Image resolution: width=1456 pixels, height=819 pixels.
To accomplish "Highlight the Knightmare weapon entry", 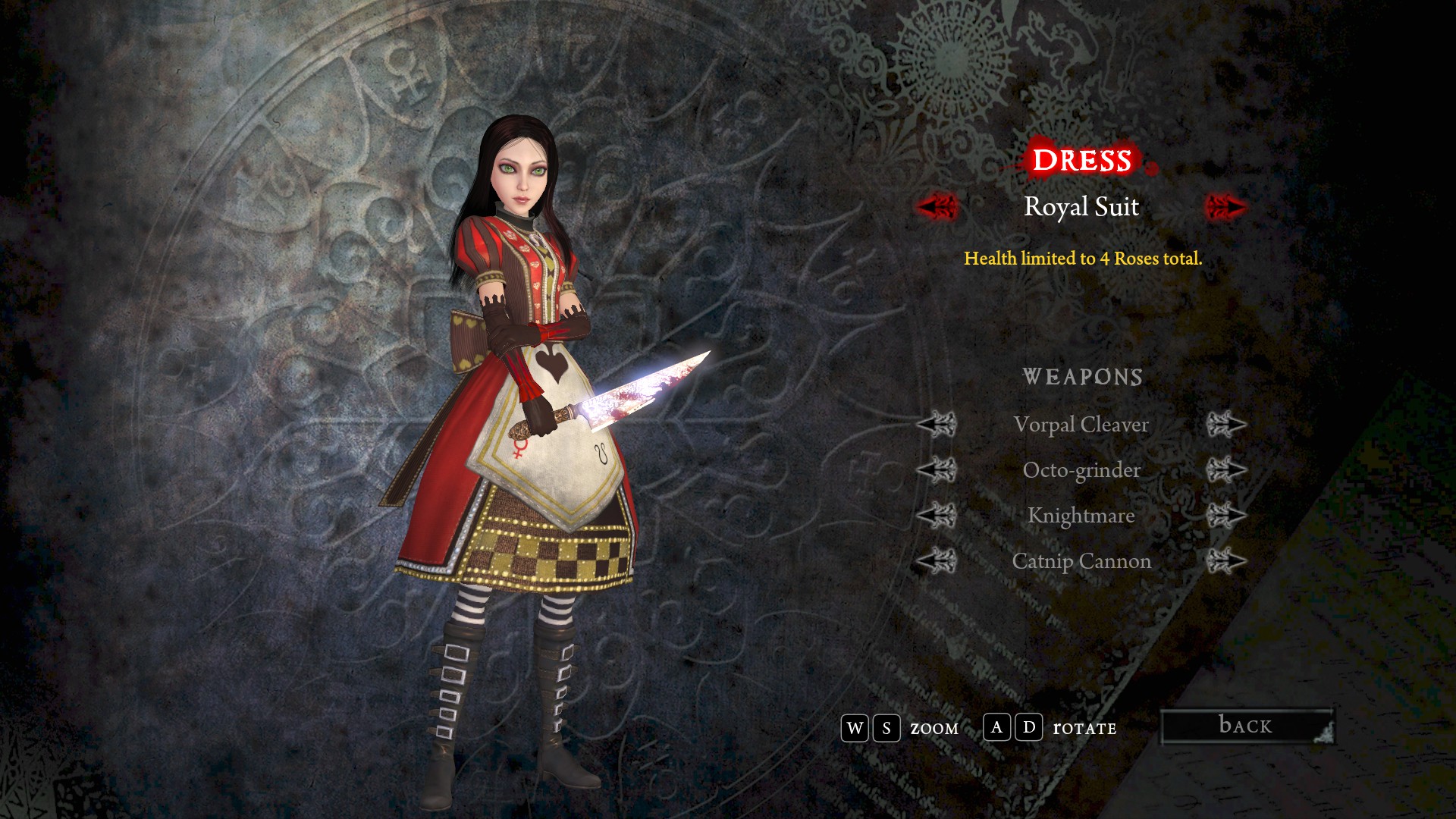I will [1081, 516].
